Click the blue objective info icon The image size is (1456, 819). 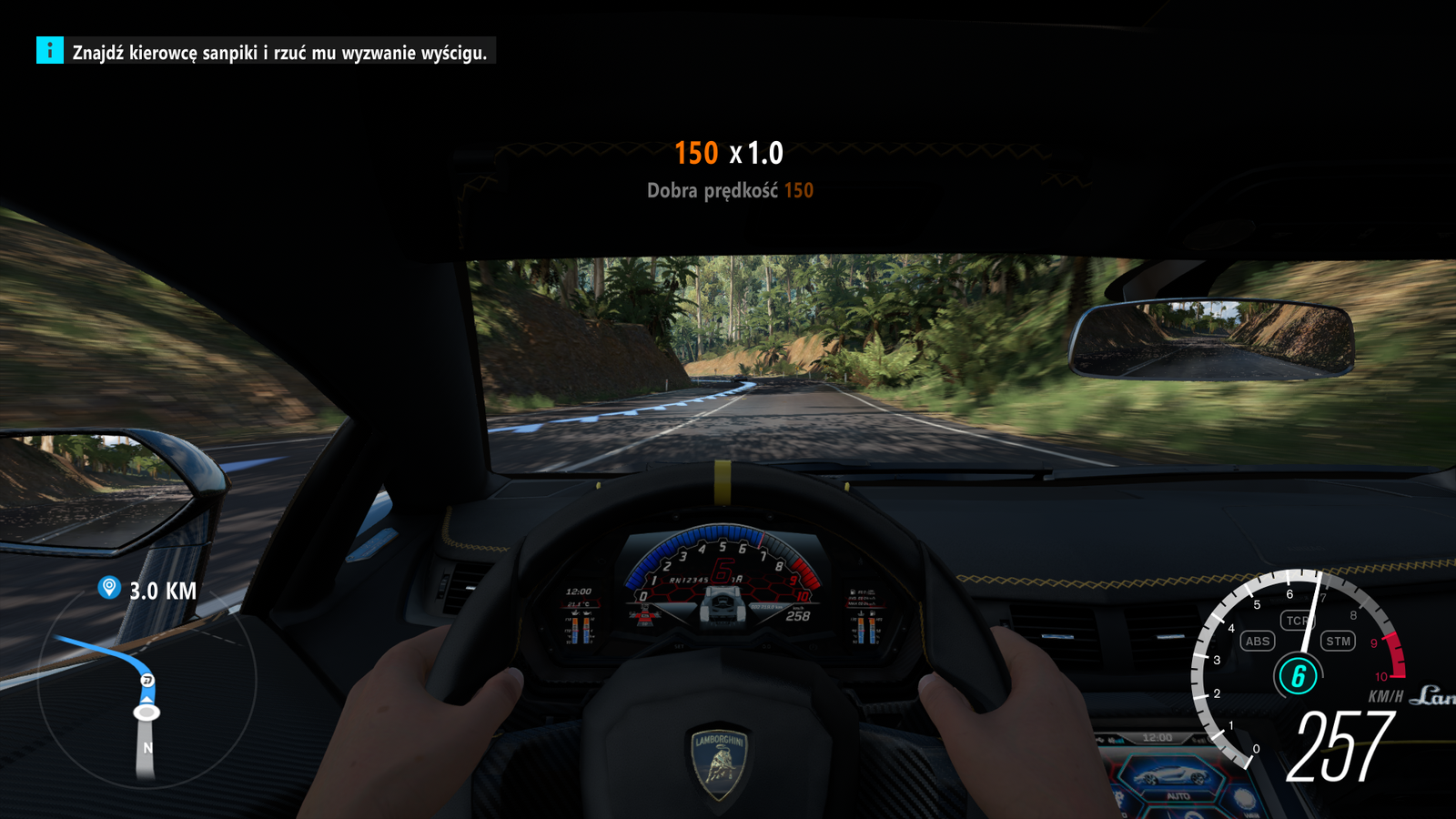pos(50,50)
